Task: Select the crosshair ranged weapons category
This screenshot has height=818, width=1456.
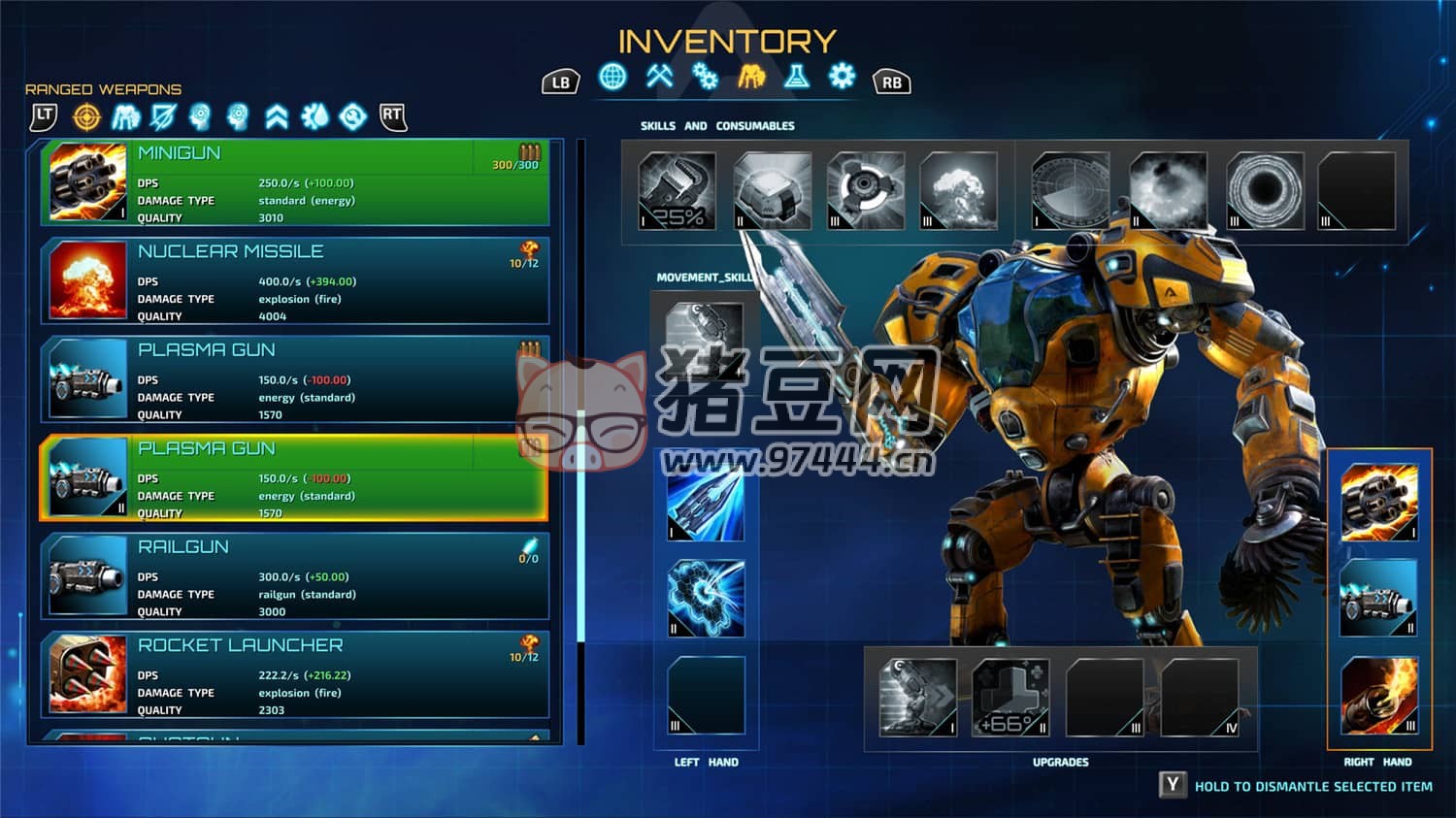Action: coord(87,117)
